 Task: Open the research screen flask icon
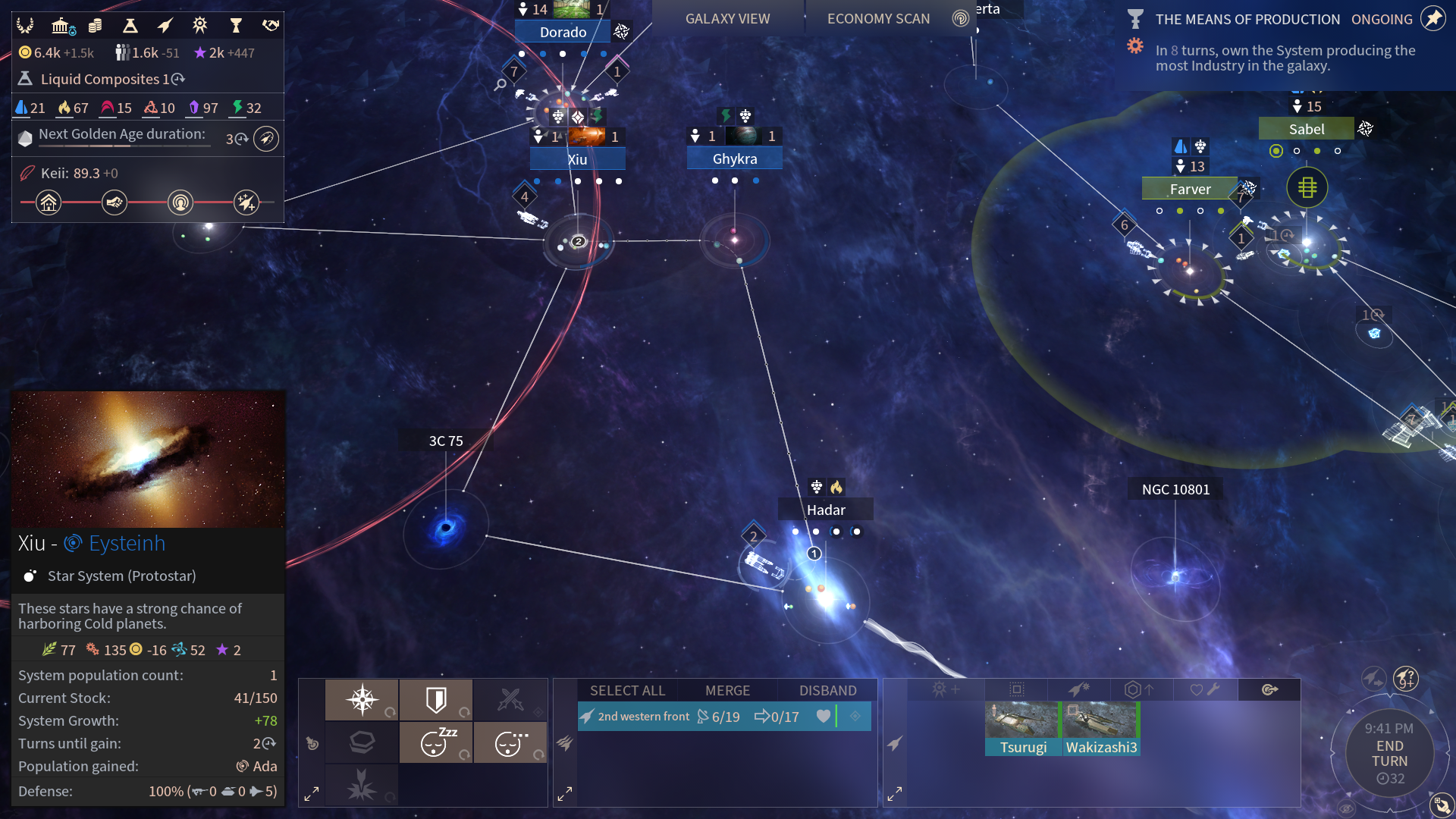130,26
